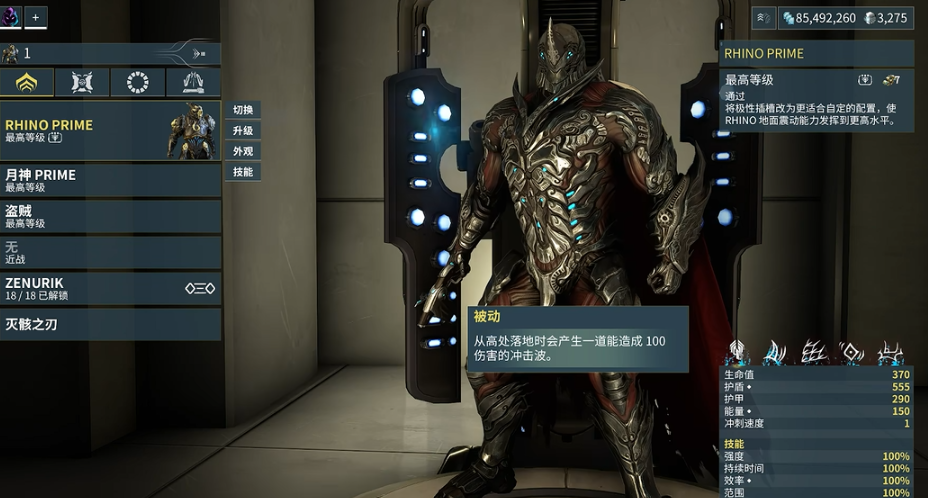Image resolution: width=928 pixels, height=498 pixels.
Task: Show the 技能 abilities panel
Action: point(243,172)
